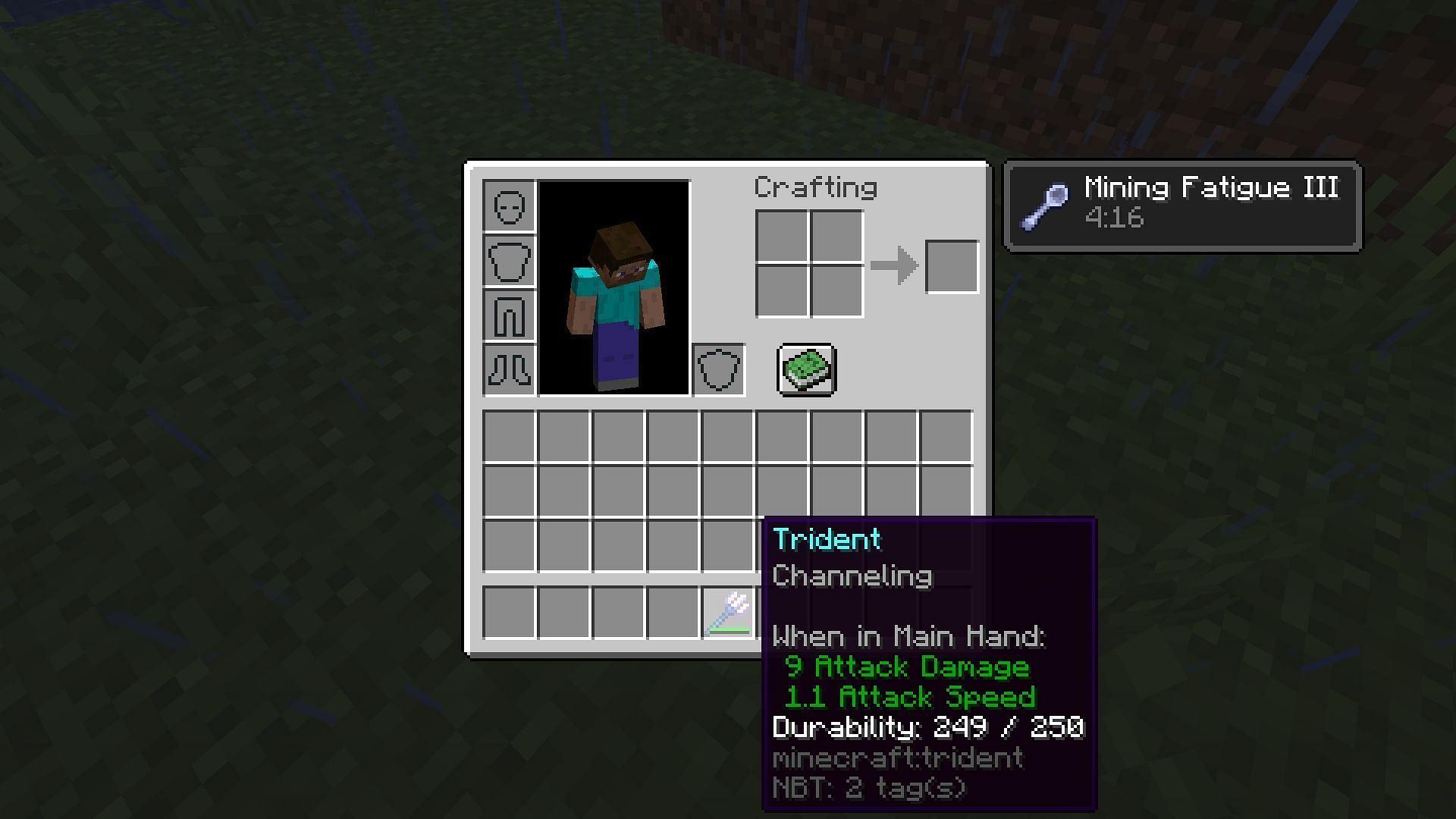Click the crafting output arrow slot
Screen dimensions: 1456x819
(x=952, y=267)
